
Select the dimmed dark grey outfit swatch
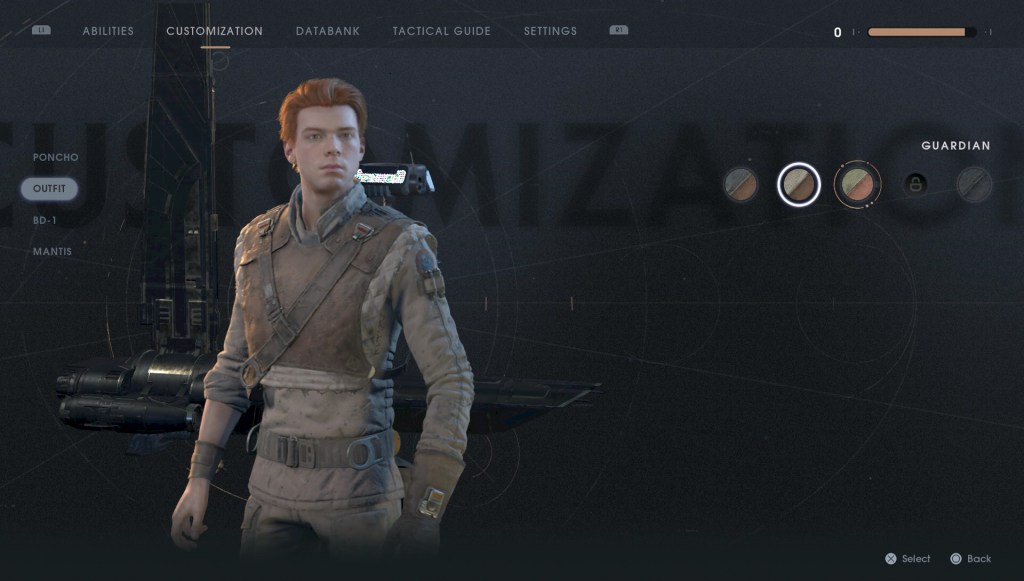click(973, 184)
